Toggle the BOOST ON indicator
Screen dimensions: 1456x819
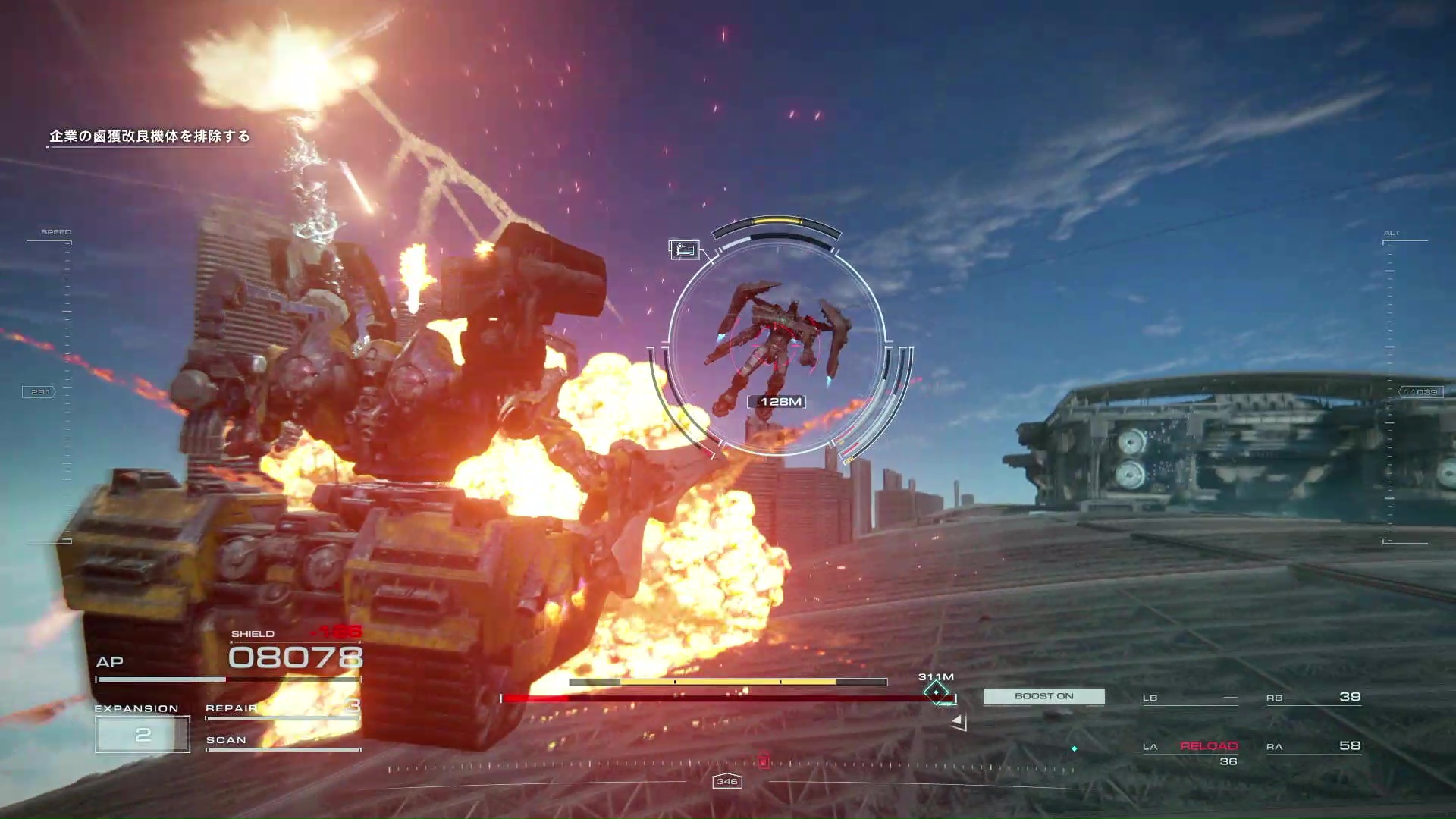click(x=1043, y=696)
